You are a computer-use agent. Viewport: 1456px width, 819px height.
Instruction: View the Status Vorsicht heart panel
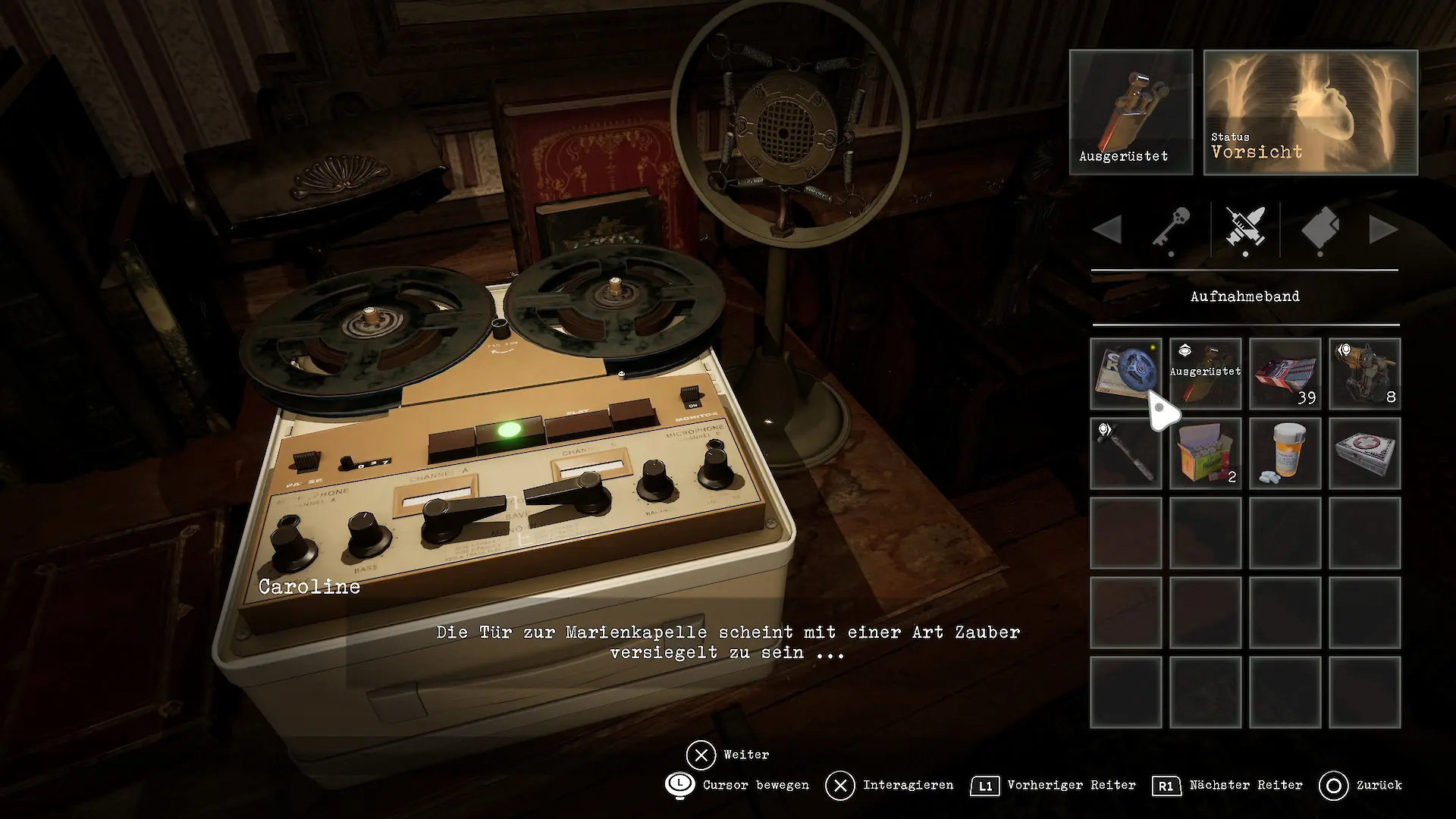coord(1310,112)
